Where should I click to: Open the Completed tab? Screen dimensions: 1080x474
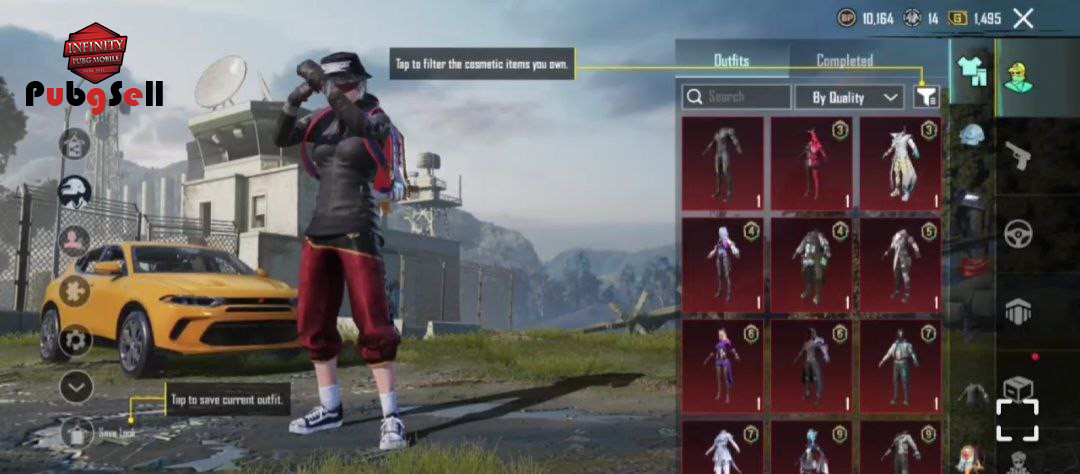844,60
